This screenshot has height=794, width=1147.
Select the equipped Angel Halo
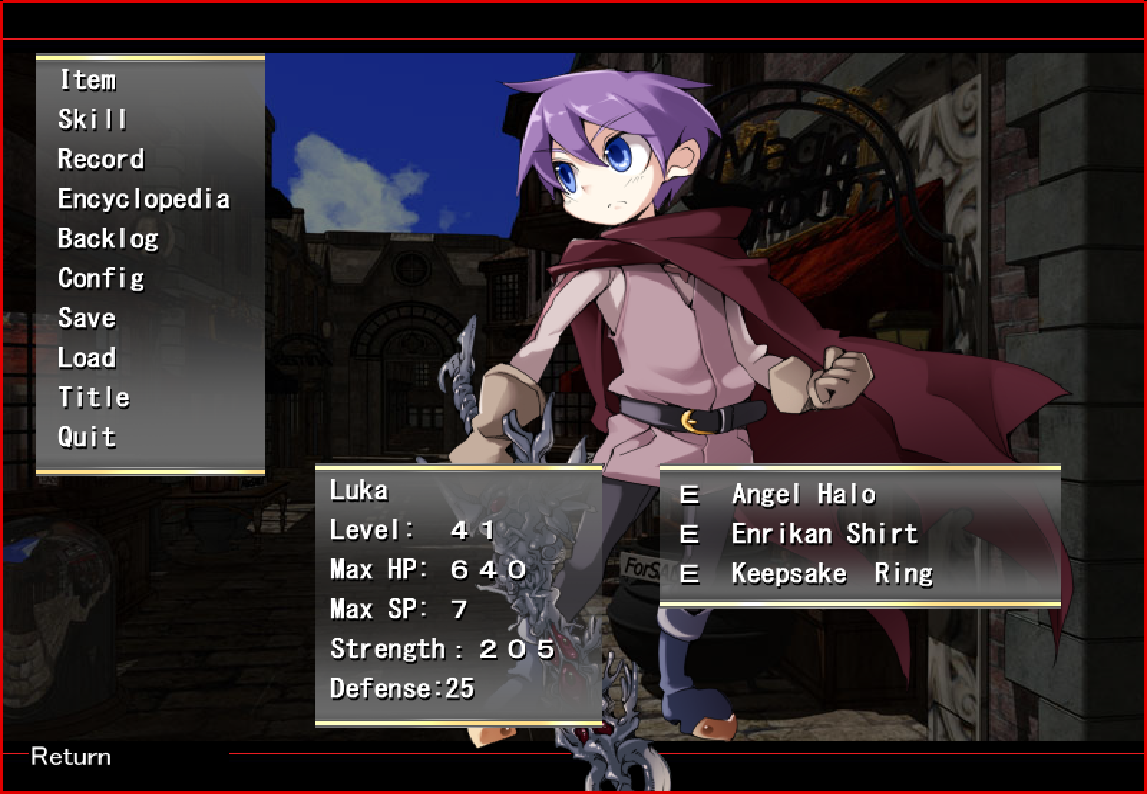pyautogui.click(x=803, y=494)
